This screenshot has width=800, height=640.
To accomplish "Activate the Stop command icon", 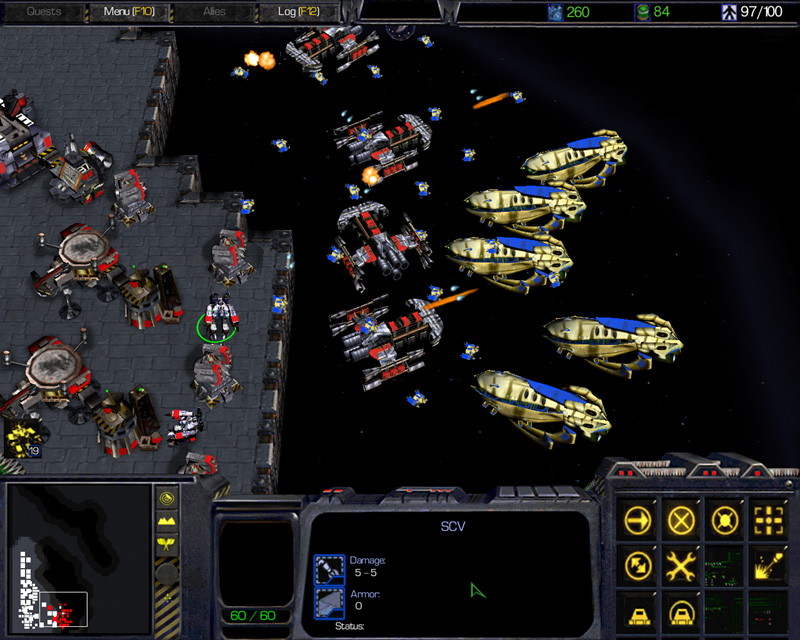I will click(x=681, y=519).
